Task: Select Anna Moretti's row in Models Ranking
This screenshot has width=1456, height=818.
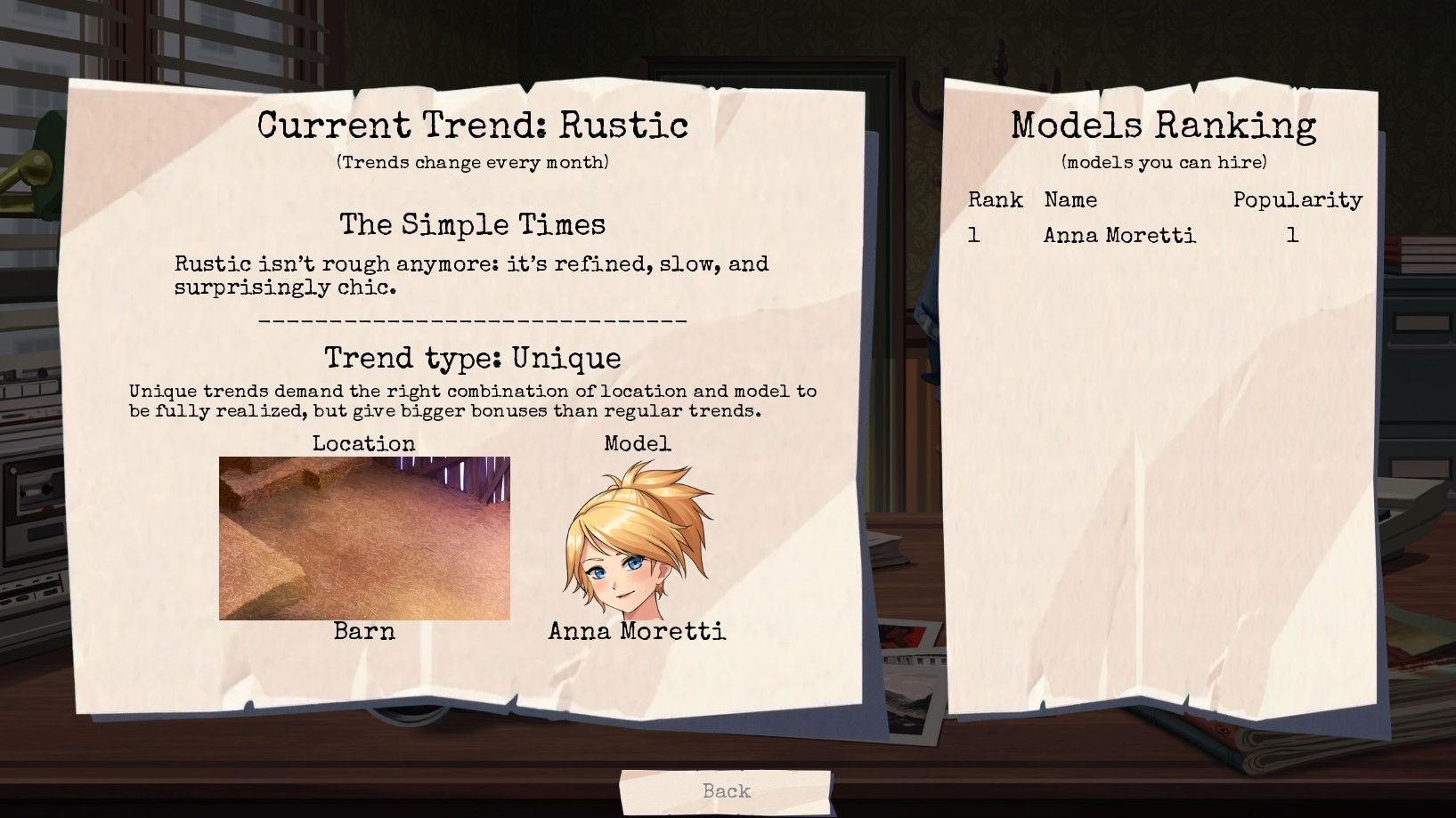Action: click(1119, 236)
